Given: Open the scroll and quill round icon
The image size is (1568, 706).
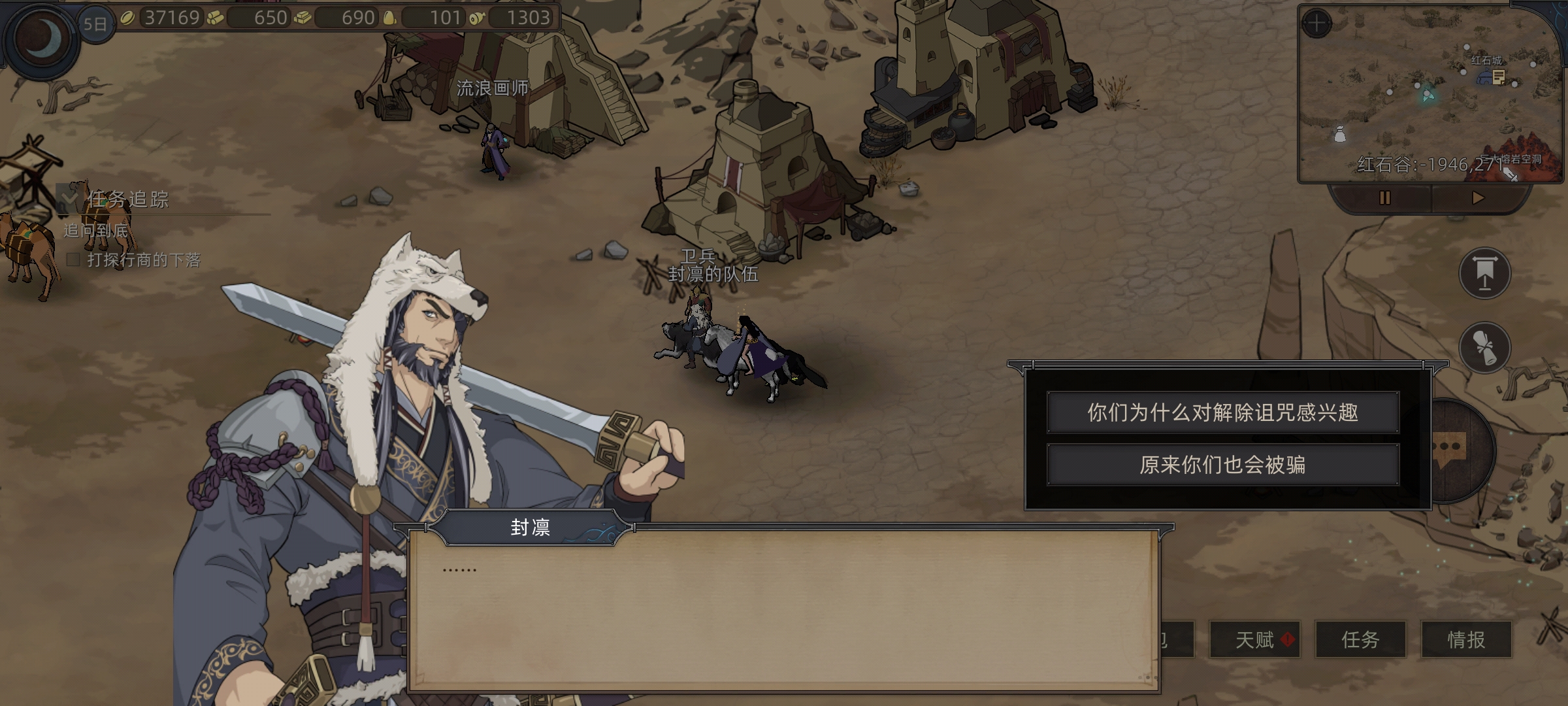Looking at the screenshot, I should (1484, 347).
